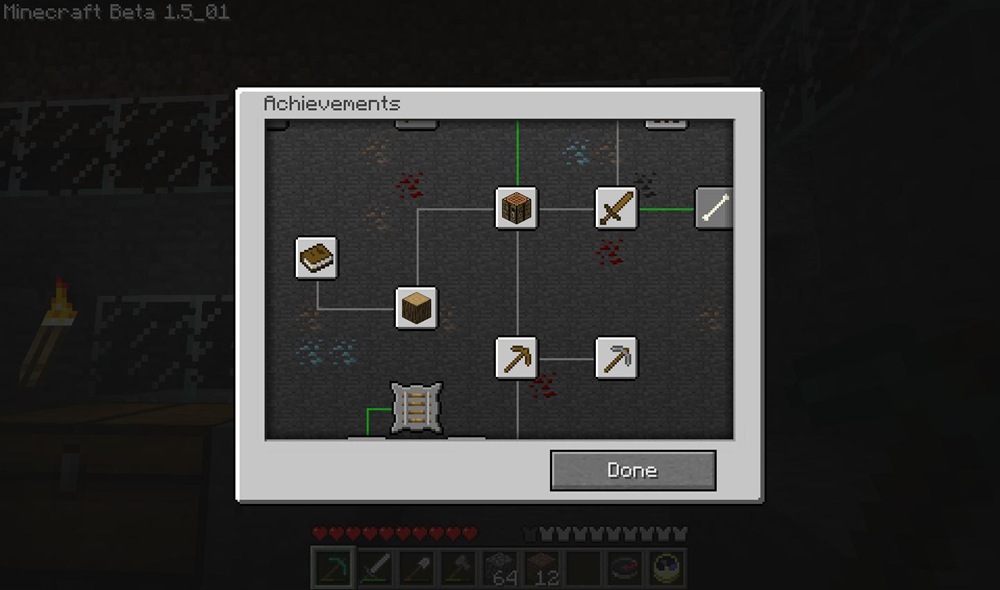Click the clock in the hotbar
The height and width of the screenshot is (590, 1000).
point(667,568)
